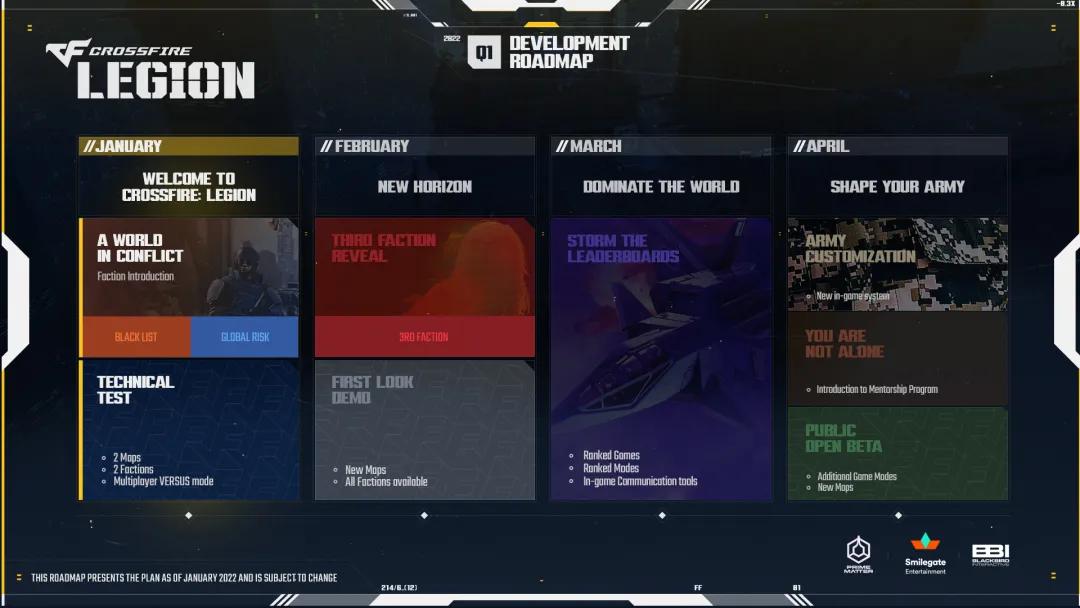Select the February month header

pyautogui.click(x=425, y=146)
